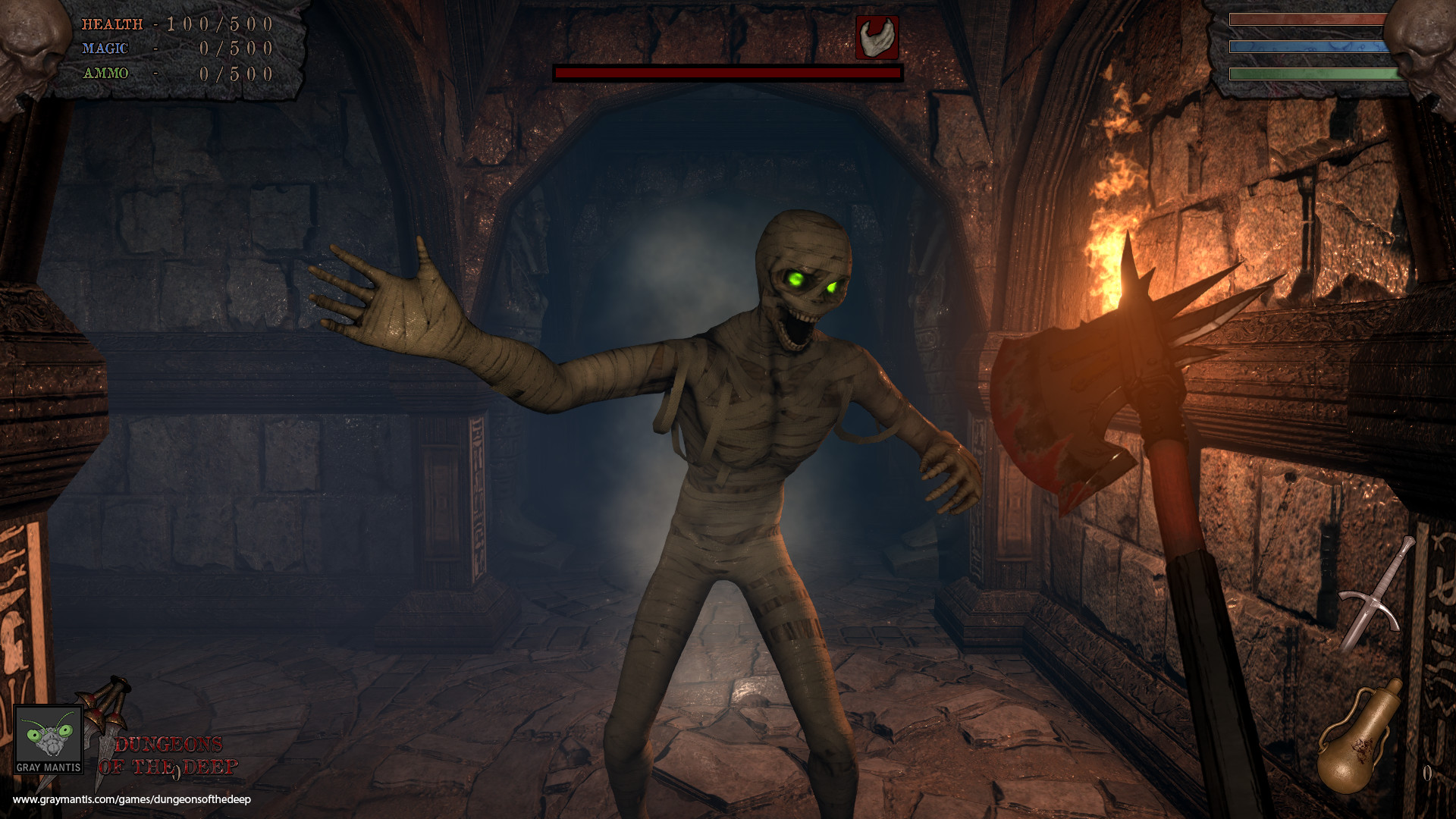Toggle the HEALTH stat display

(x=112, y=24)
